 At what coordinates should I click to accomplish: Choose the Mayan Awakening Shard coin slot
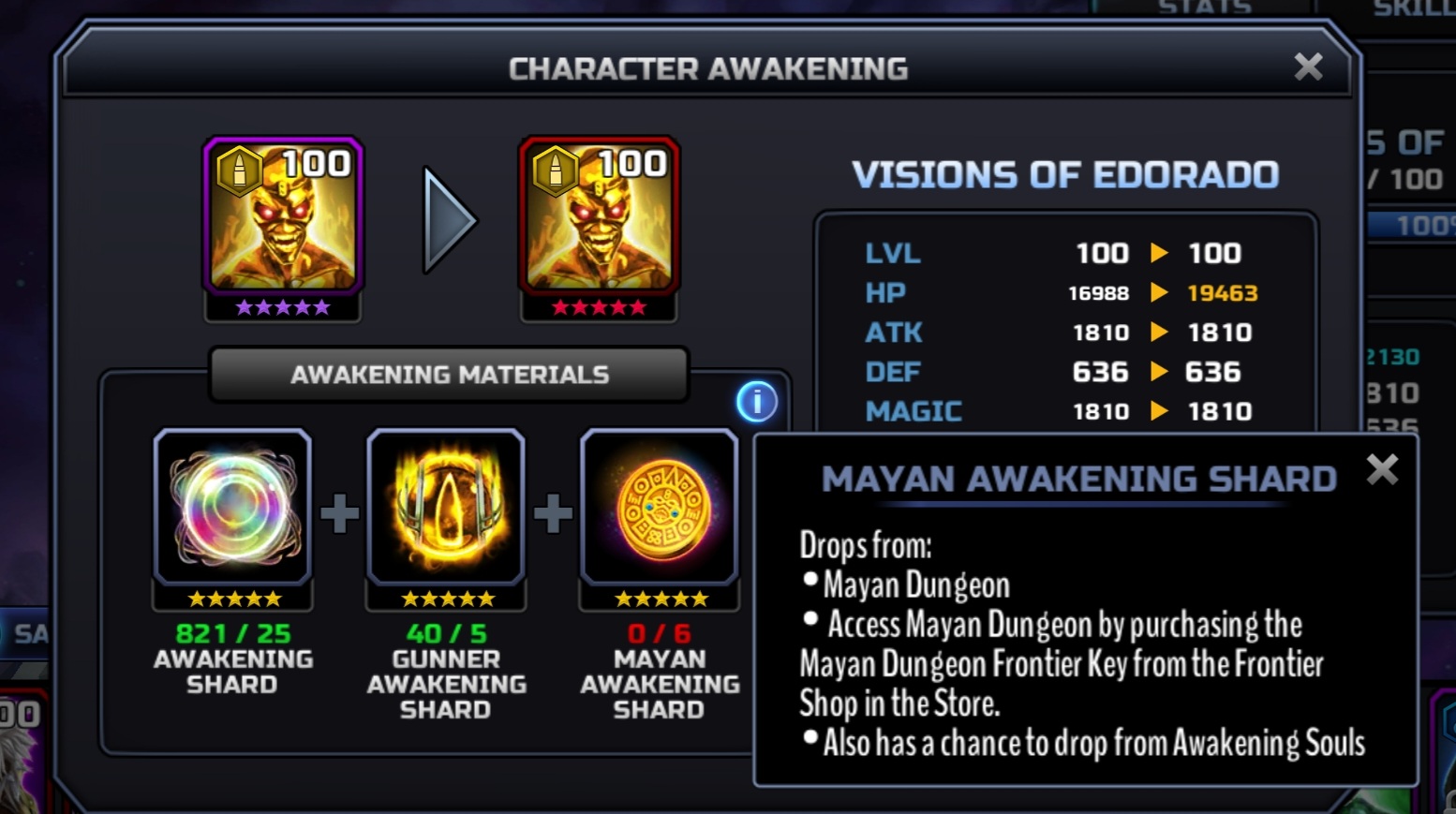[660, 508]
